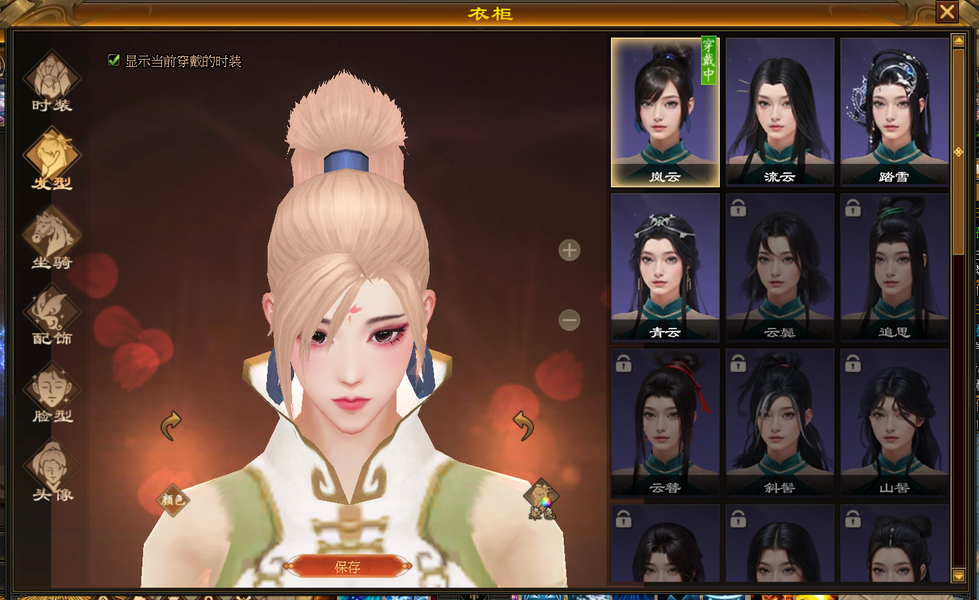Select the locked 云鬓 hairstyle
Image resolution: width=979 pixels, height=600 pixels.
click(x=780, y=267)
